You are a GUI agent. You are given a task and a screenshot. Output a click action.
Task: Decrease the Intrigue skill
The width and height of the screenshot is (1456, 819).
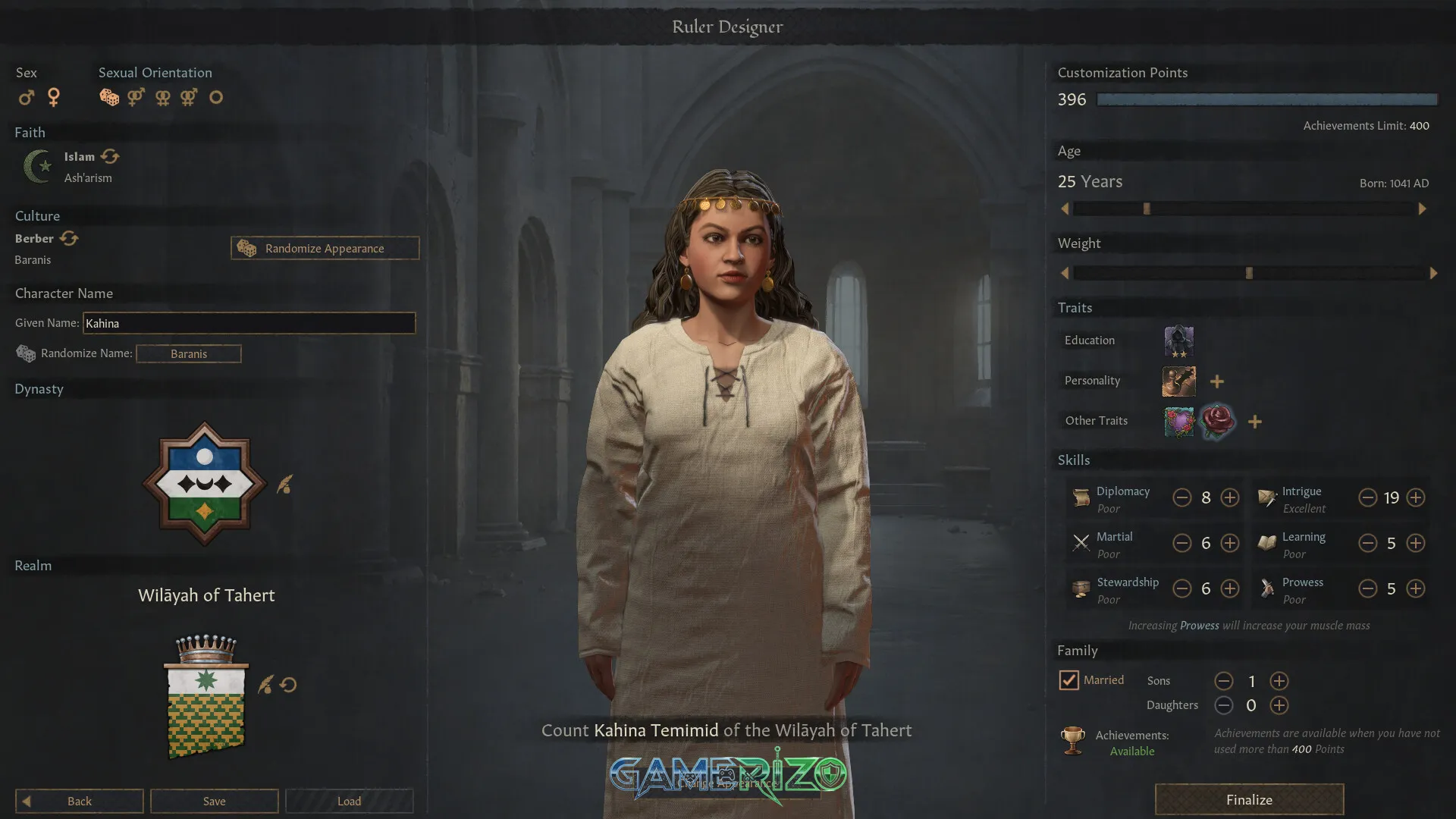click(x=1368, y=497)
